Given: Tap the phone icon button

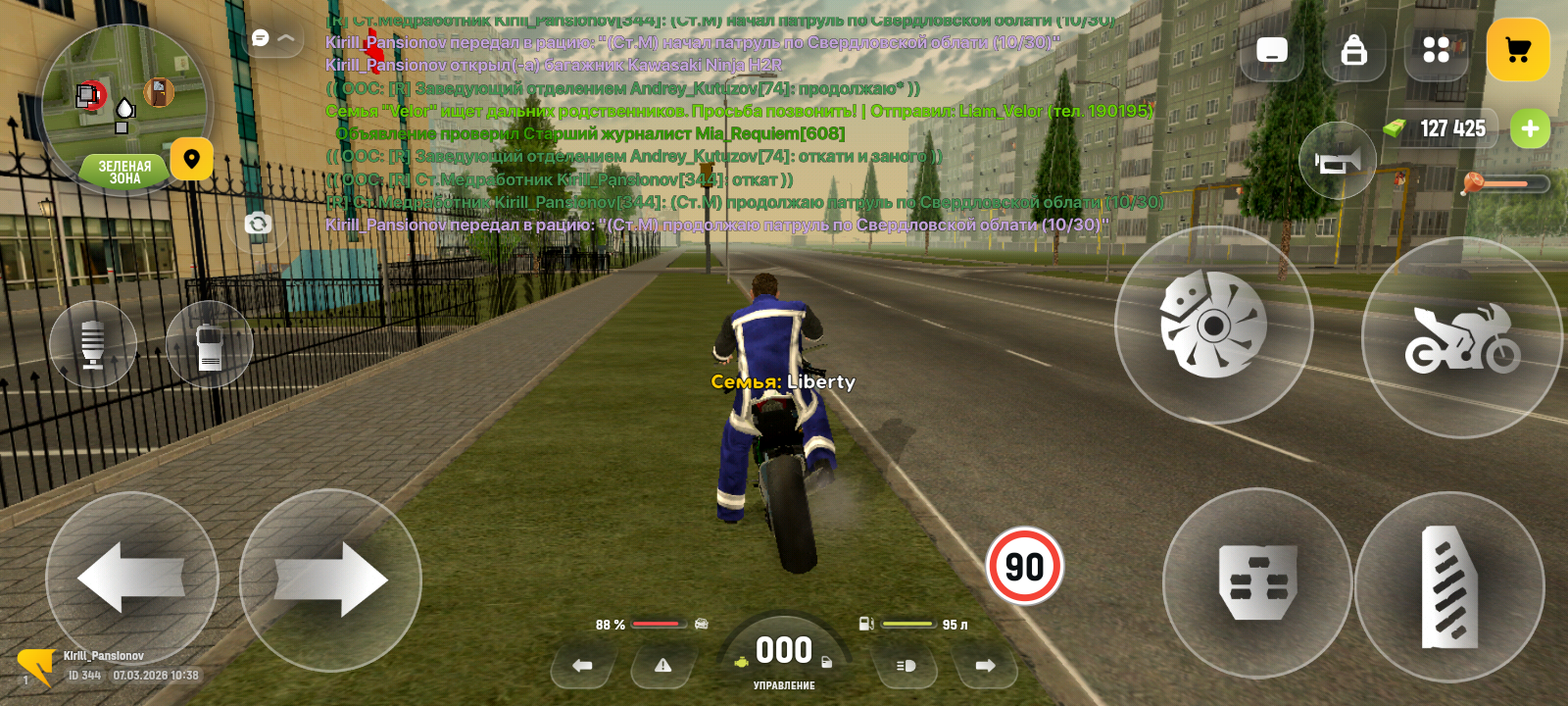Looking at the screenshot, I should (1271, 50).
